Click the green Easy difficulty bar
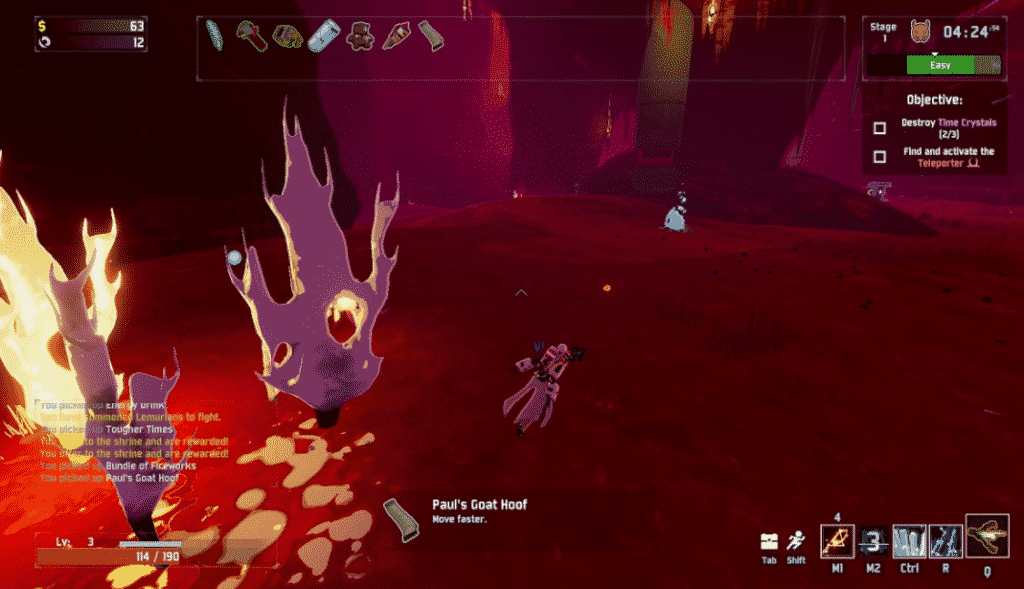 [939, 65]
